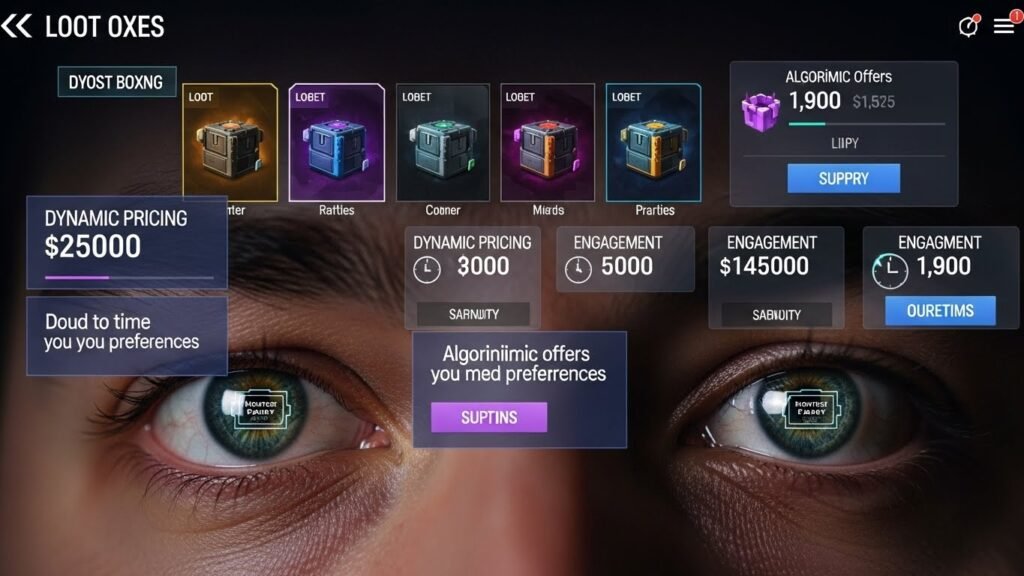Switch to the DYOST BOXNG tab

click(116, 82)
